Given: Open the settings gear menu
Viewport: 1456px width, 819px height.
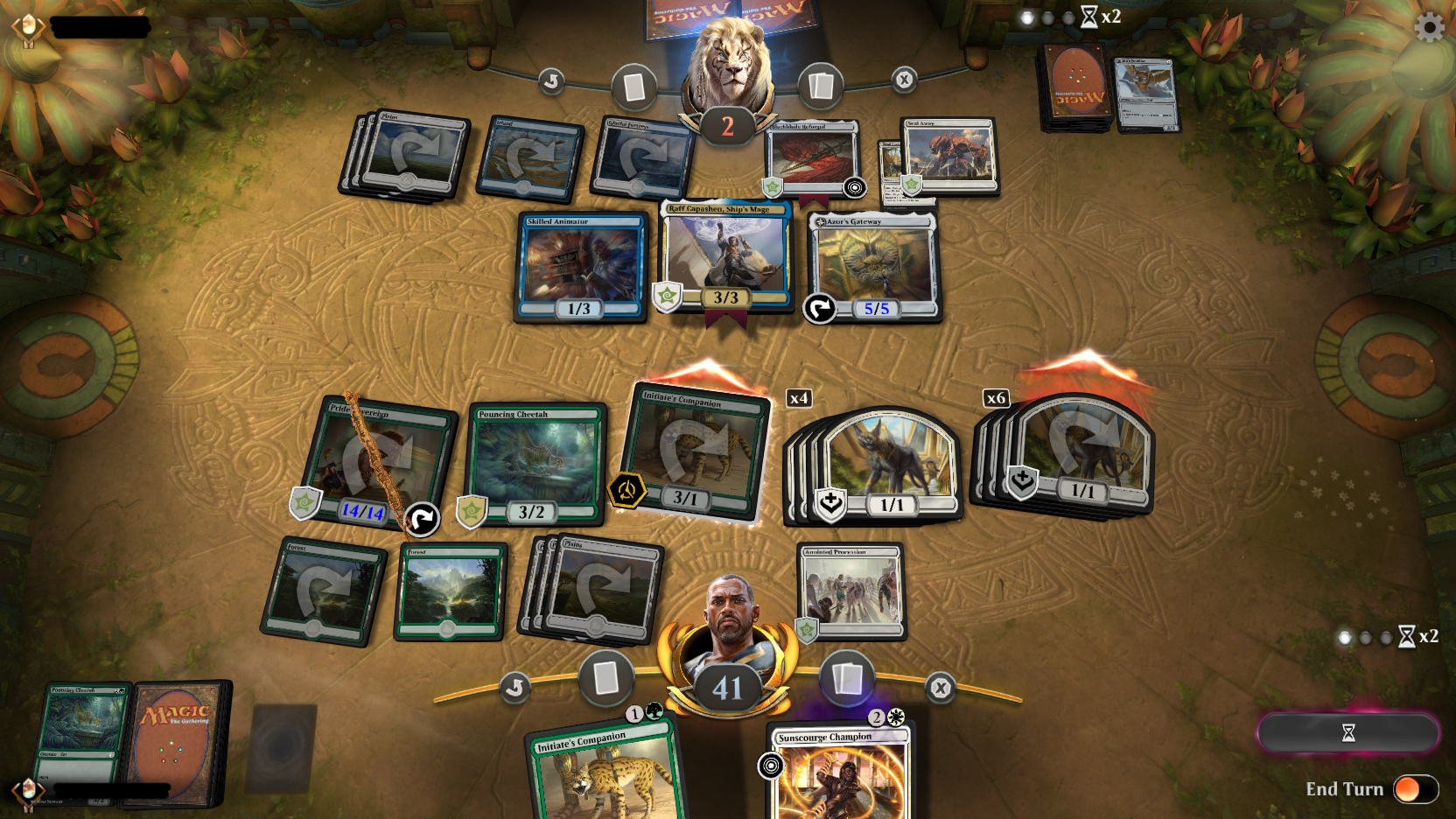Looking at the screenshot, I should coord(1430,26).
